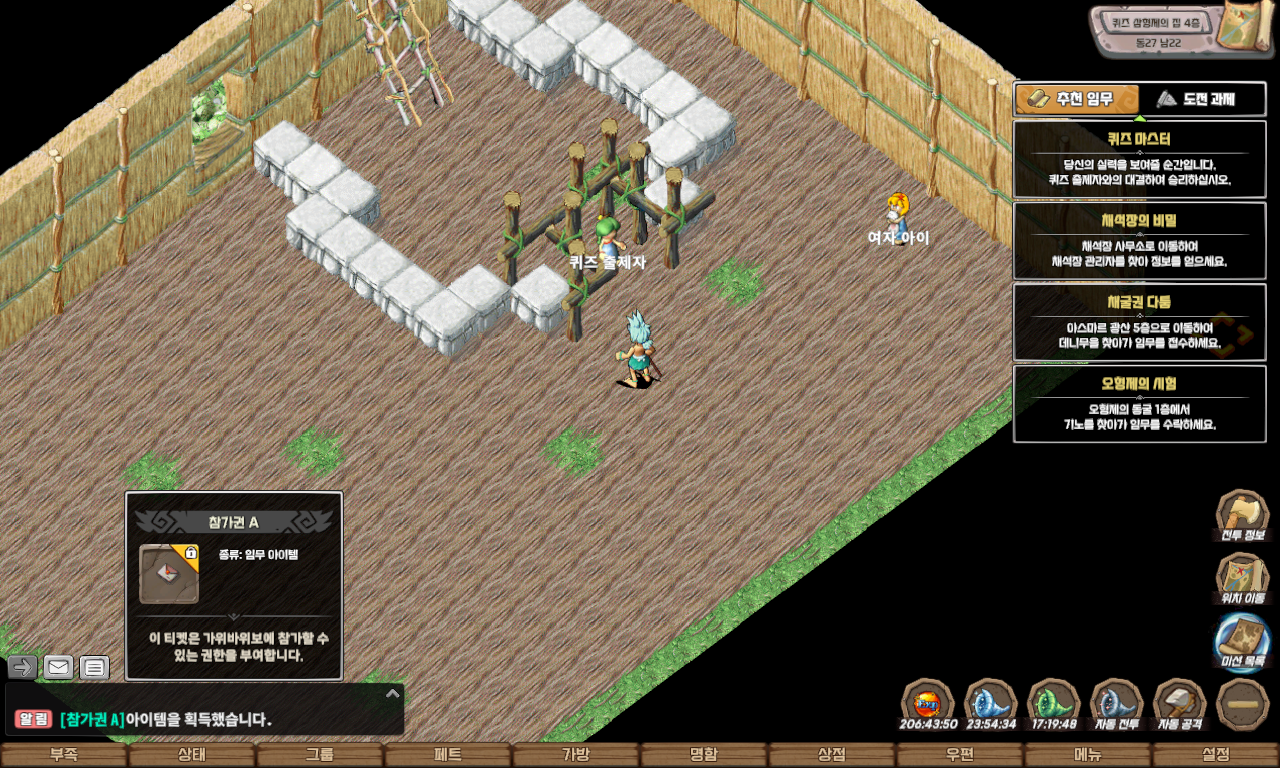1280x768 pixels.
Task: Switch to the 도전 과제 tab
Action: point(1203,99)
